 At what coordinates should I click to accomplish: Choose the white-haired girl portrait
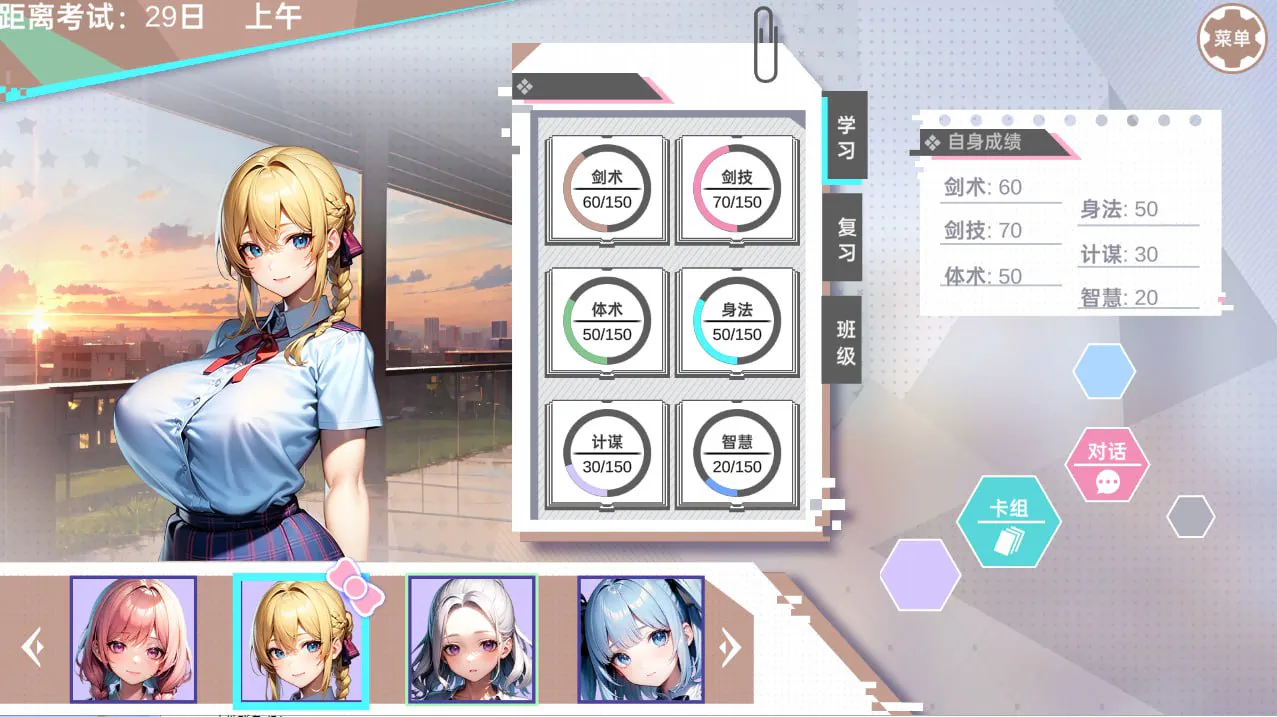pos(472,639)
